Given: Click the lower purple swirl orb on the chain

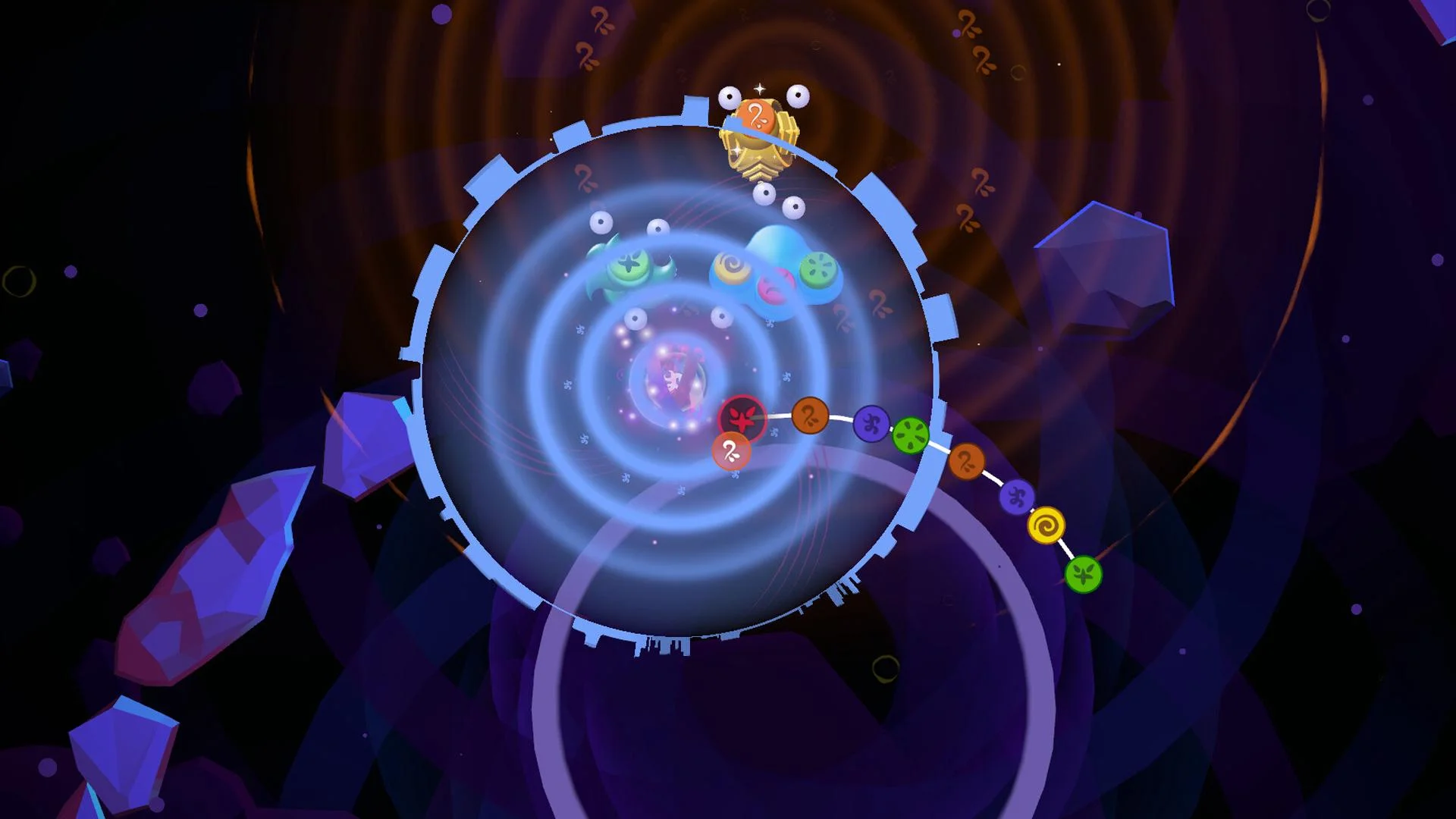Looking at the screenshot, I should 1016,498.
